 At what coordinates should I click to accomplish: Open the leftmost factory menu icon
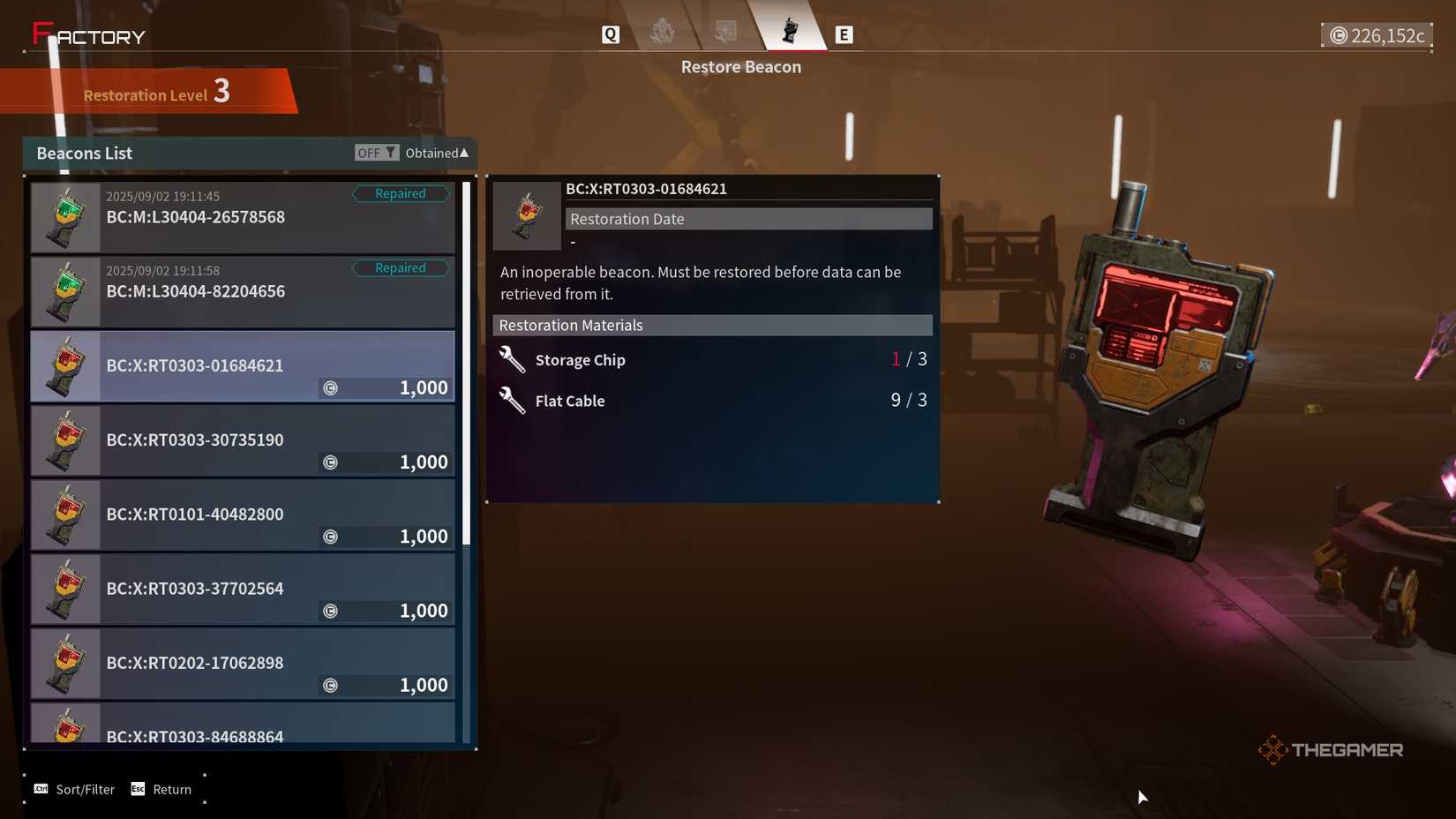coord(664,33)
